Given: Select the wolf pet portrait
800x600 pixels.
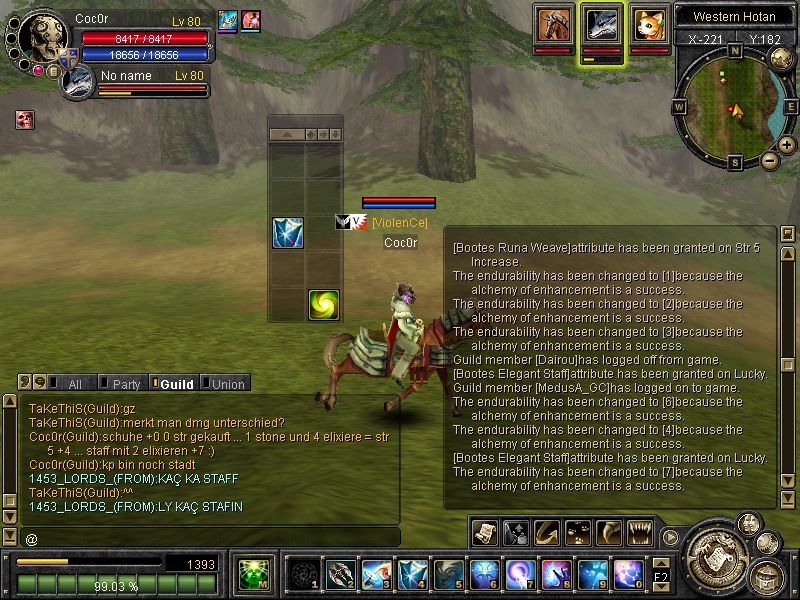Looking at the screenshot, I should pos(602,24).
